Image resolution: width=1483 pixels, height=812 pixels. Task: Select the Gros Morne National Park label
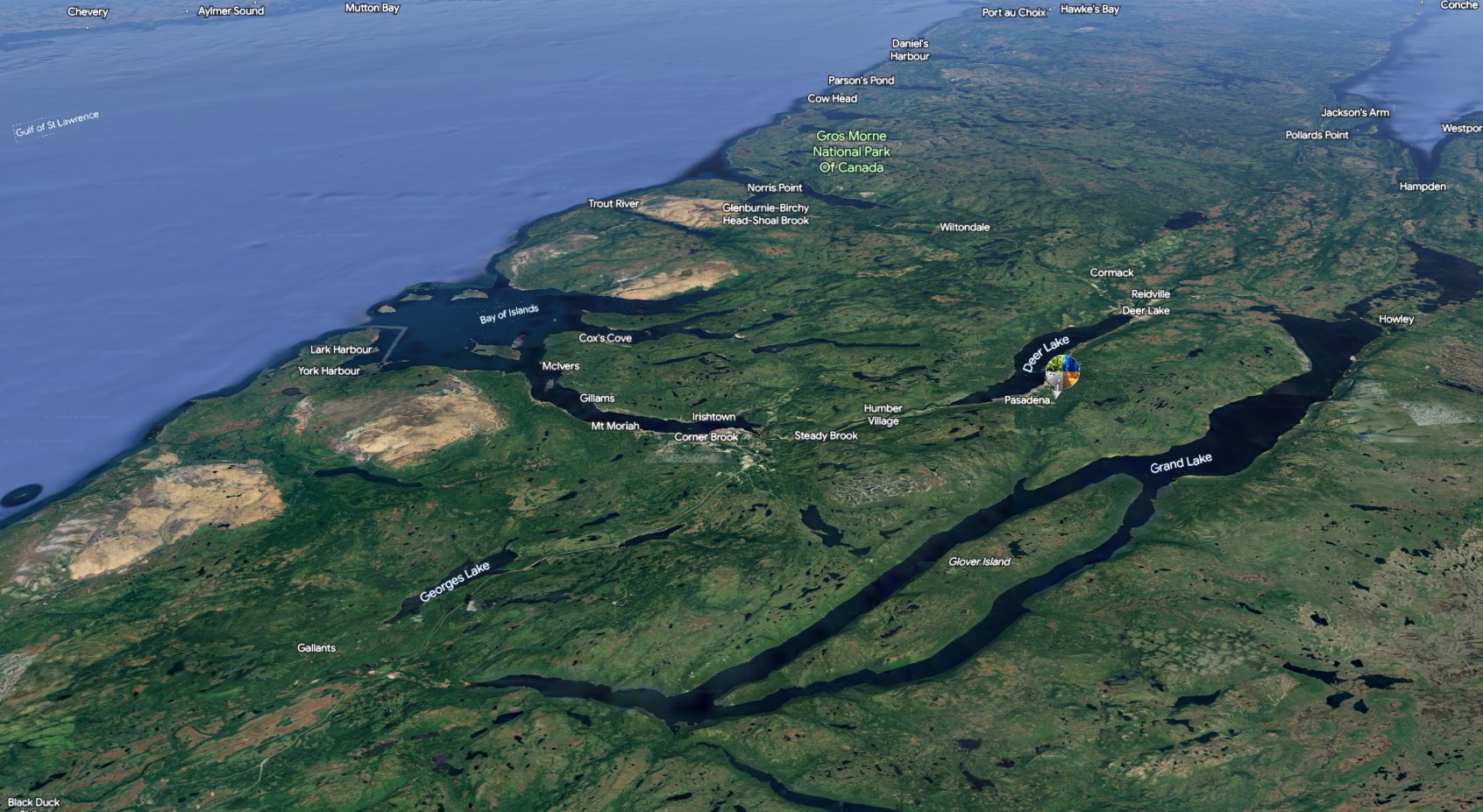(x=851, y=152)
